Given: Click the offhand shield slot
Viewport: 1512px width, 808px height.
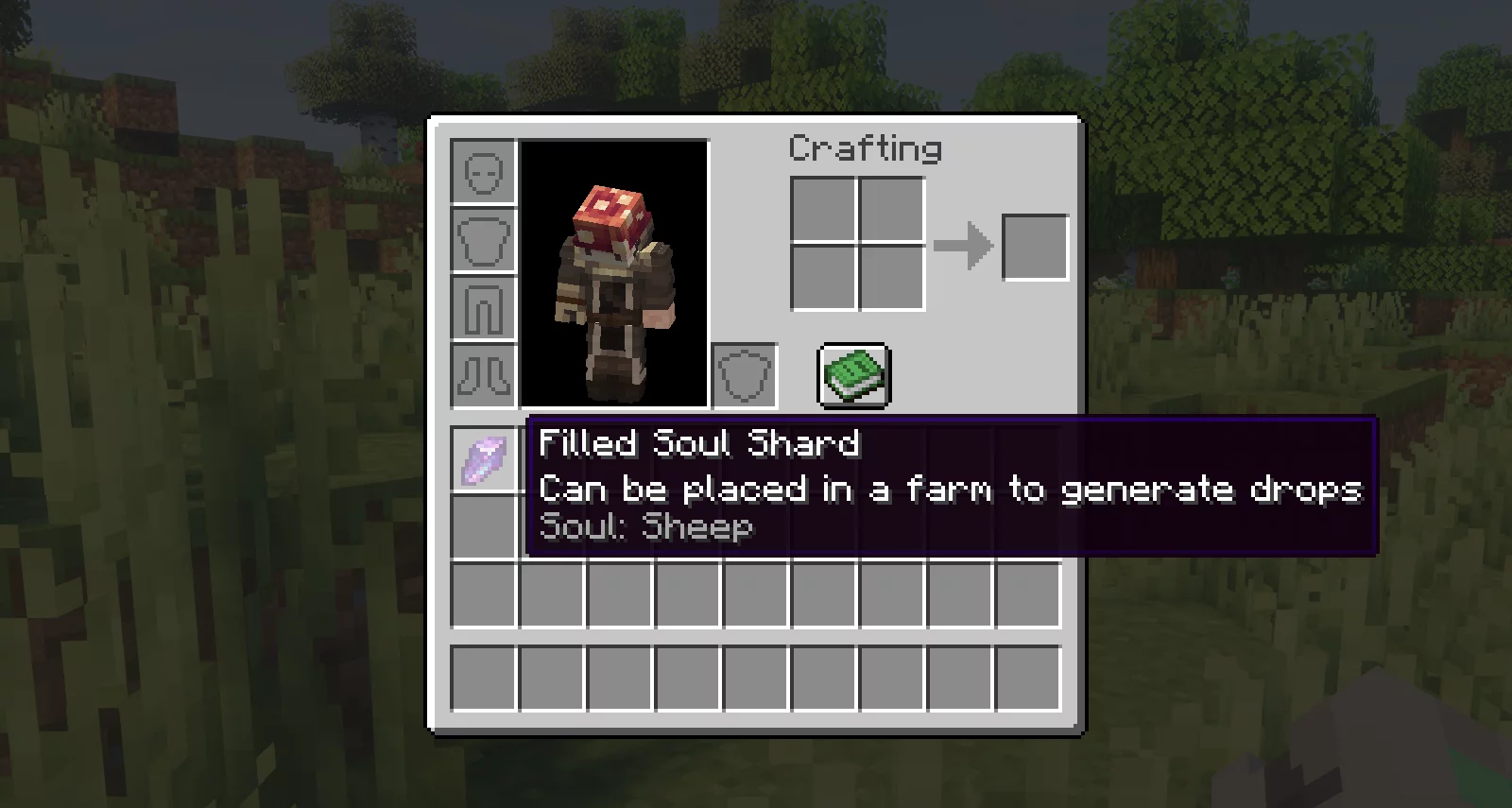Looking at the screenshot, I should pyautogui.click(x=745, y=375).
